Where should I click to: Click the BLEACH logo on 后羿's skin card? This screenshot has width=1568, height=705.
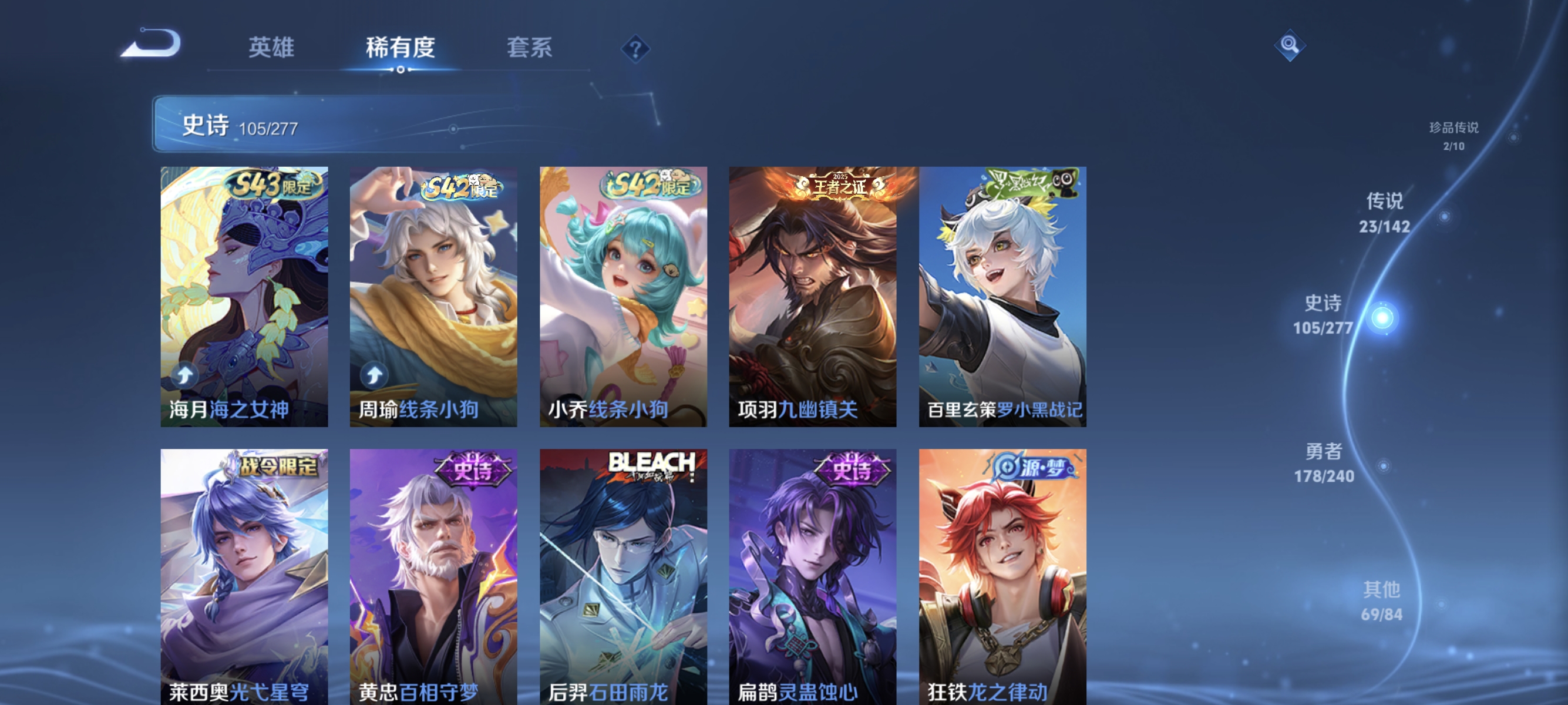click(652, 463)
